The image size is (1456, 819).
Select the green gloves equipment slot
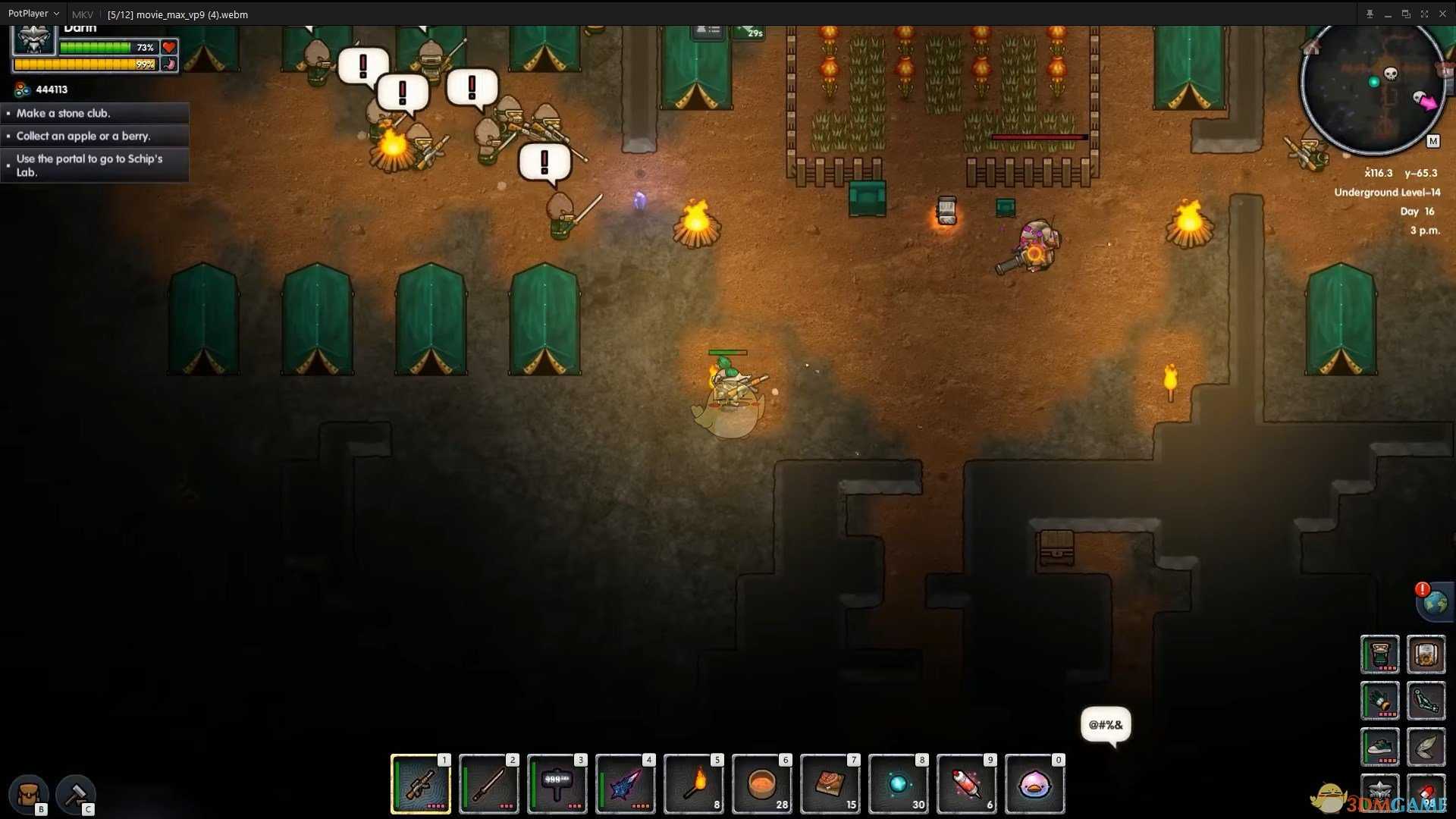[1379, 701]
